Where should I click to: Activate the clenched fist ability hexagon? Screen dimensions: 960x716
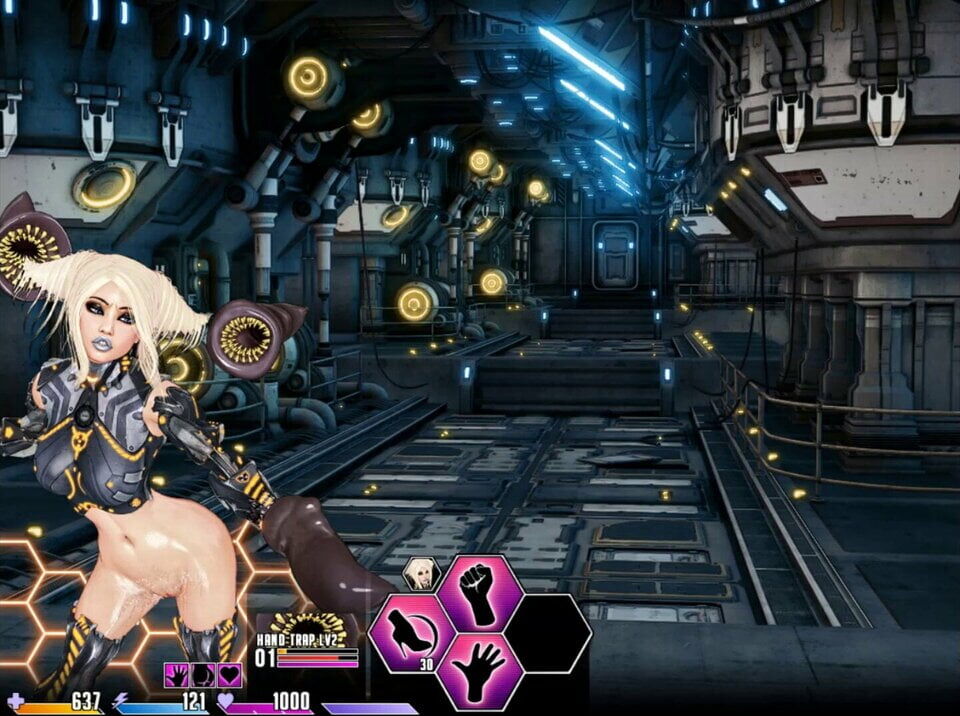point(480,593)
